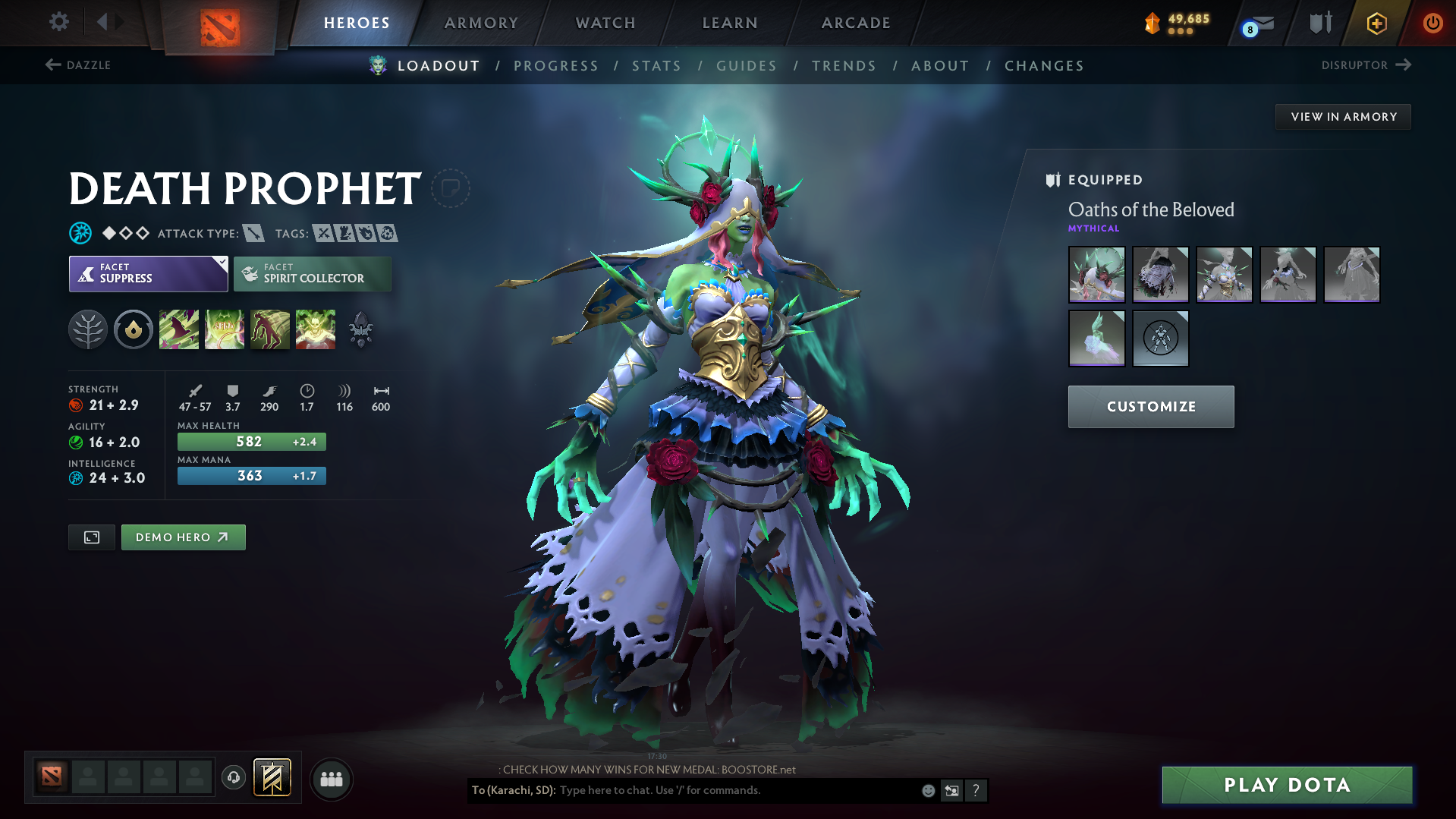Switch to the Stats tab
Screen dimensions: 1456x819
(x=656, y=66)
